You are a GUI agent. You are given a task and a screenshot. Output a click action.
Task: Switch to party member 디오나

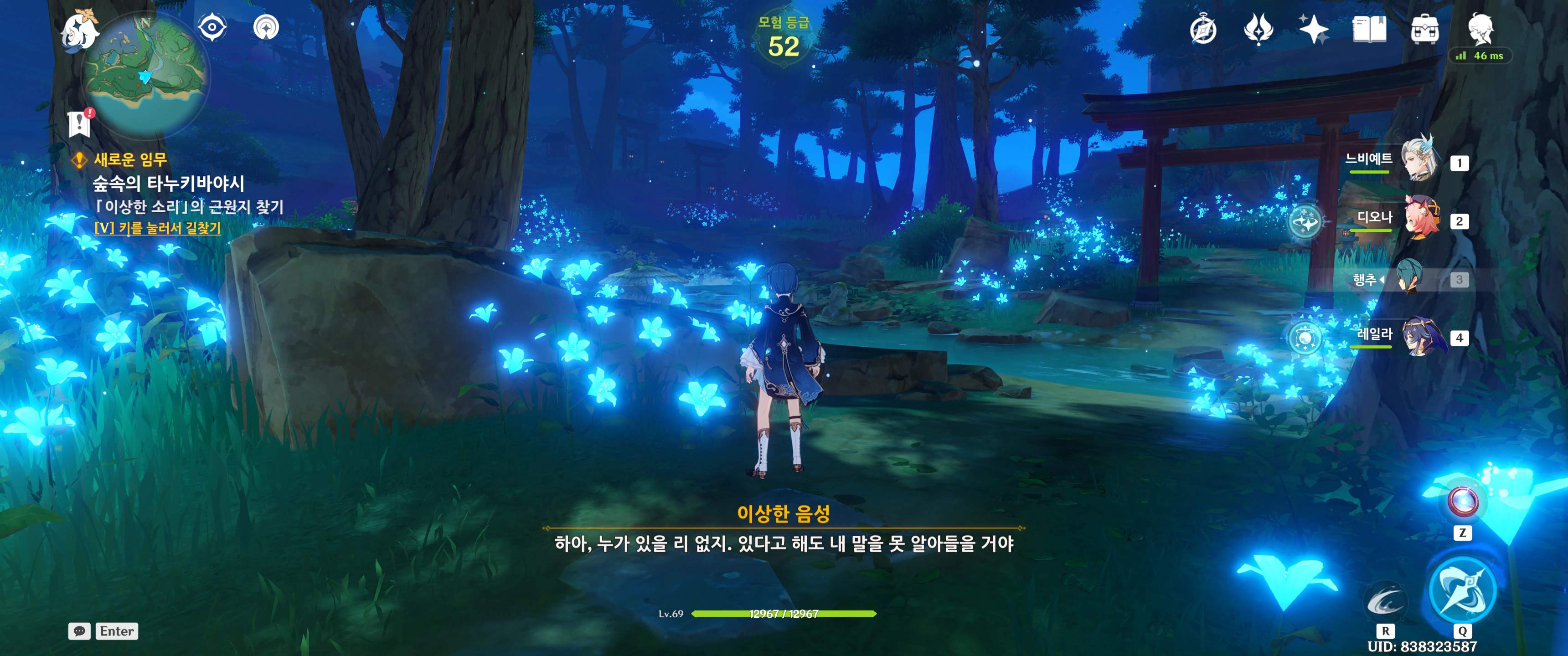pos(1421,217)
